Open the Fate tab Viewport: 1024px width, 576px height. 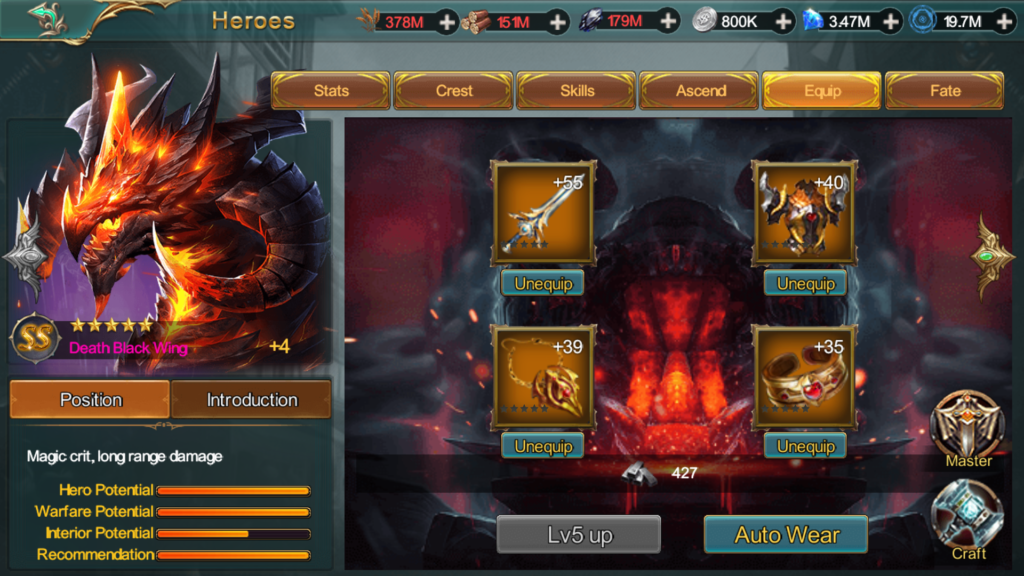pos(945,91)
